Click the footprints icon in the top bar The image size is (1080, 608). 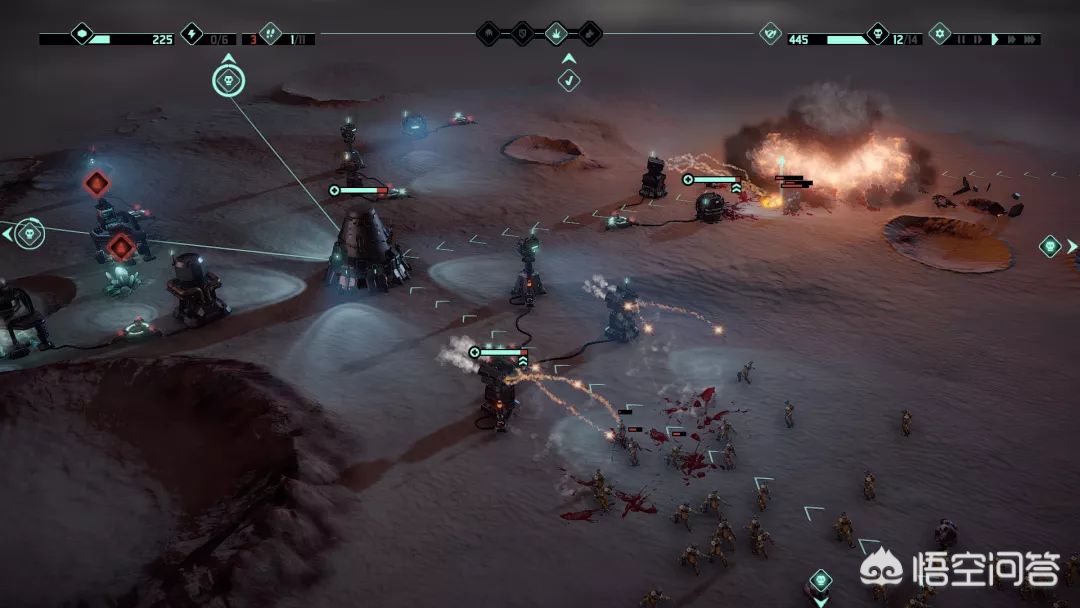[269, 34]
